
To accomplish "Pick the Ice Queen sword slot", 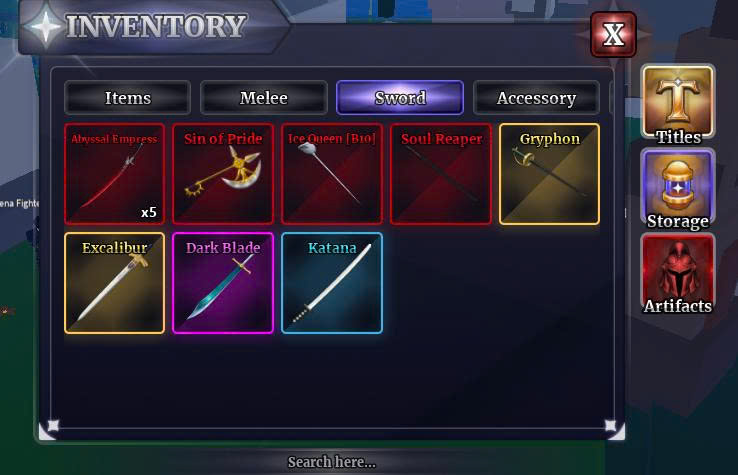I will [x=331, y=174].
